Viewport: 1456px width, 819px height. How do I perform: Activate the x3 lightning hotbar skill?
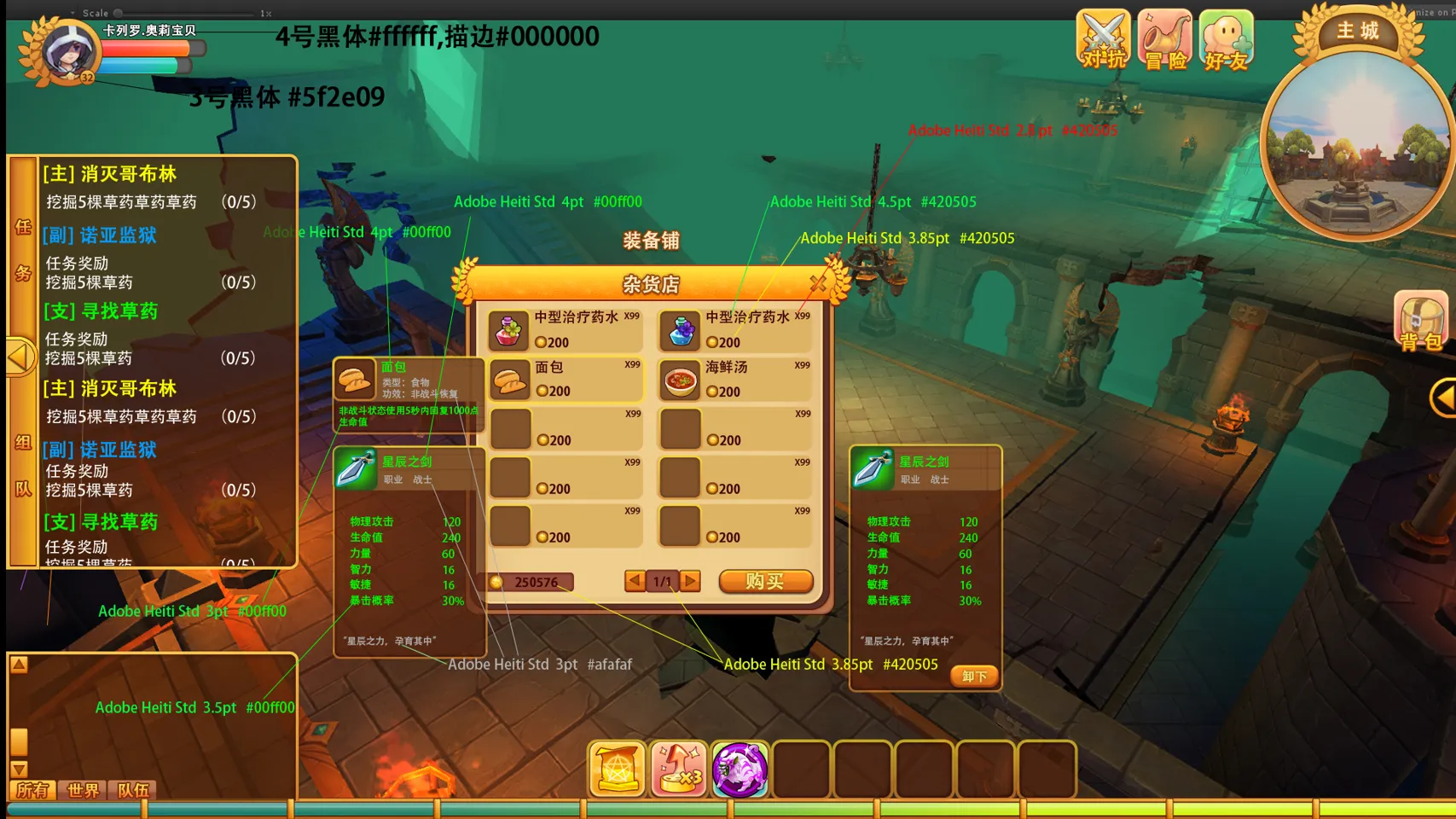pyautogui.click(x=678, y=770)
